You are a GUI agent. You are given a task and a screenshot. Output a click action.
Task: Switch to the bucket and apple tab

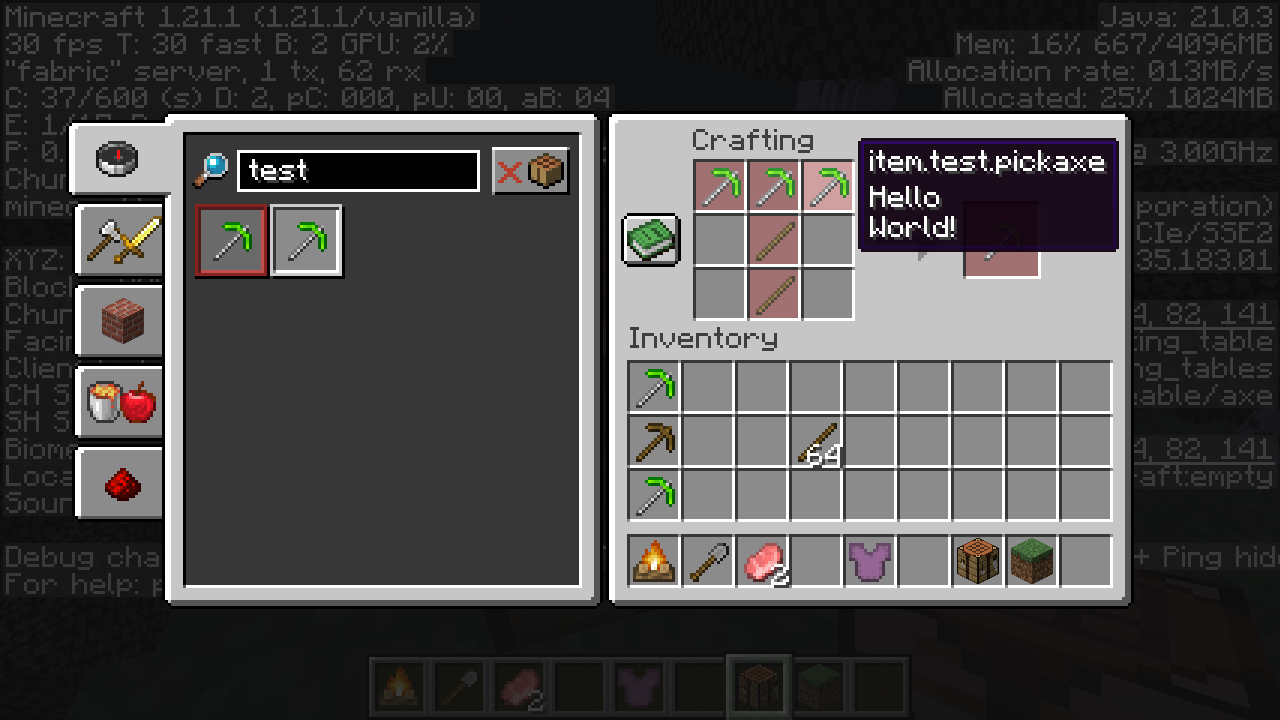pyautogui.click(x=120, y=402)
